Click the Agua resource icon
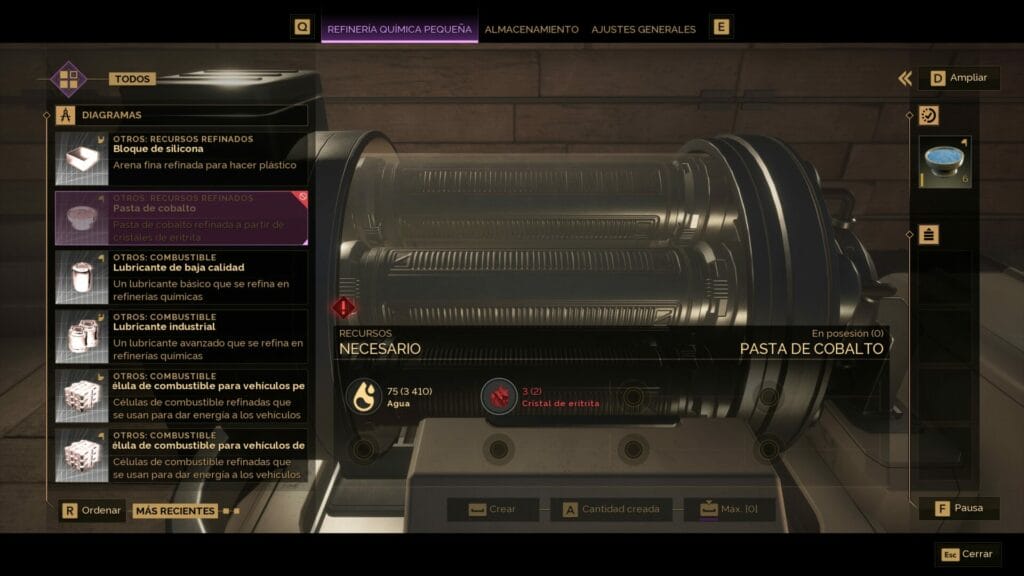This screenshot has height=576, width=1024. (x=363, y=396)
